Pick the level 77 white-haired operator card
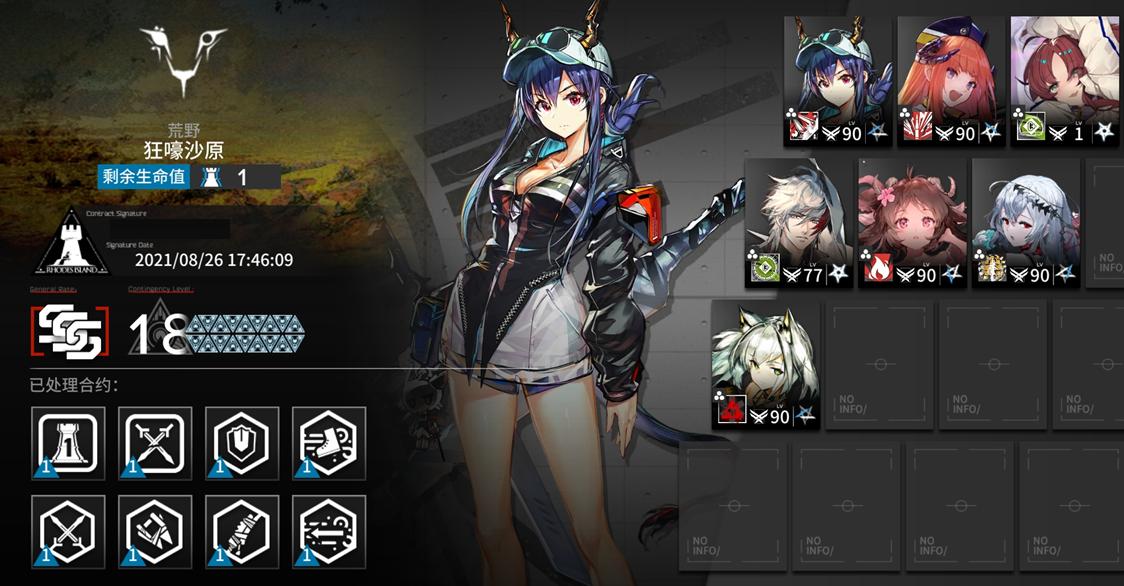The width and height of the screenshot is (1124, 586). point(799,224)
